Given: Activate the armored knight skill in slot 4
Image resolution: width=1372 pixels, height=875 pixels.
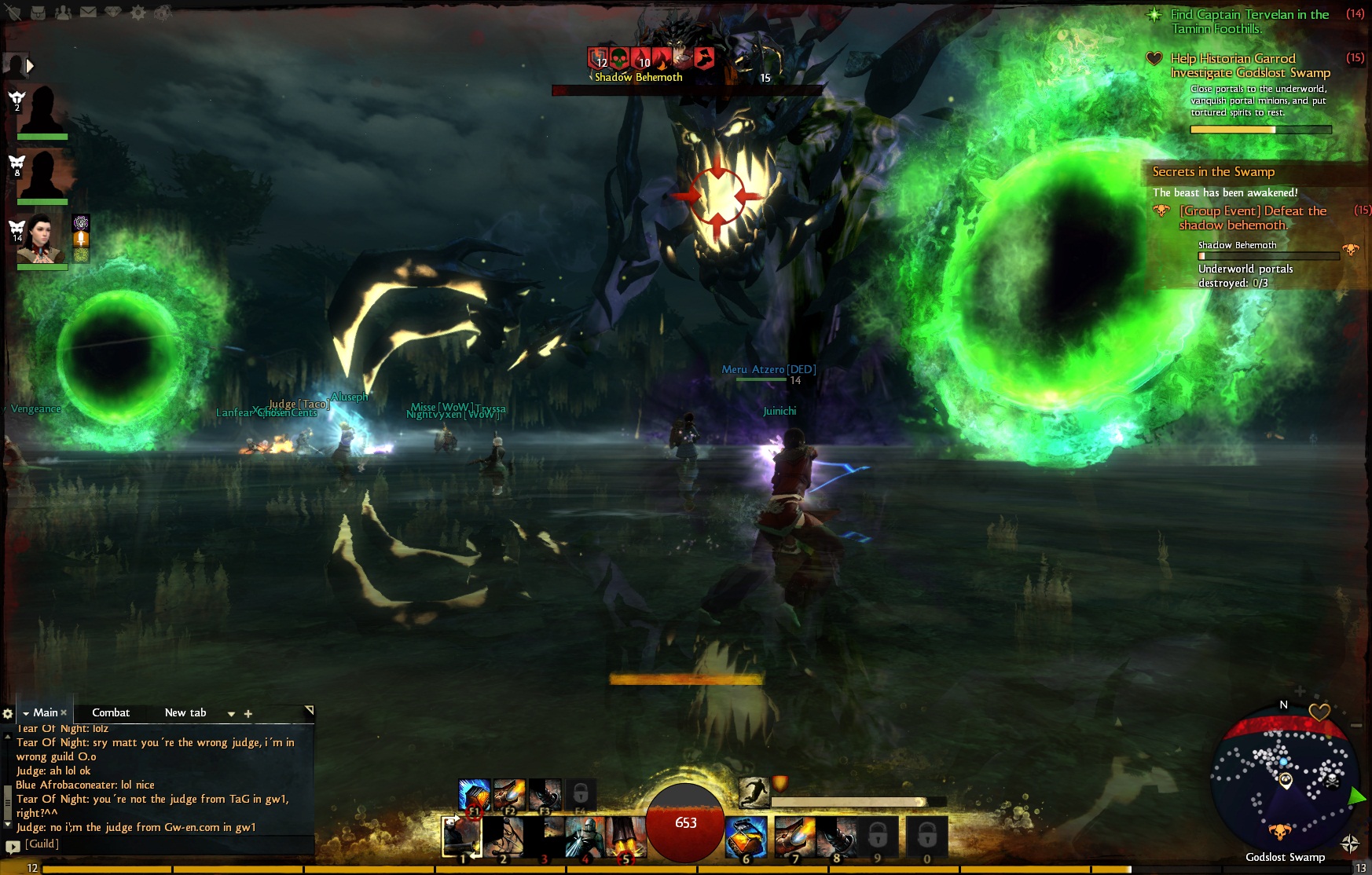Looking at the screenshot, I should click(x=584, y=837).
